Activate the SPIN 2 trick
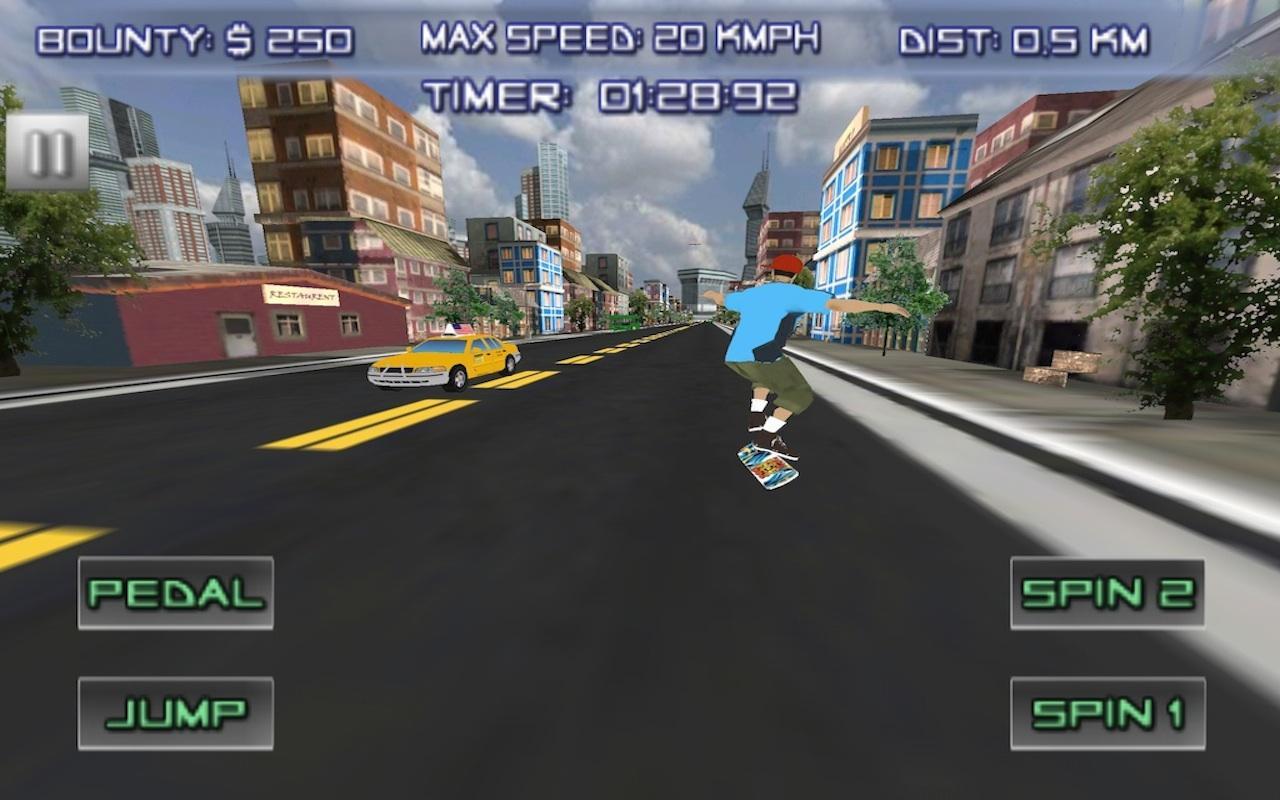 tap(1108, 592)
